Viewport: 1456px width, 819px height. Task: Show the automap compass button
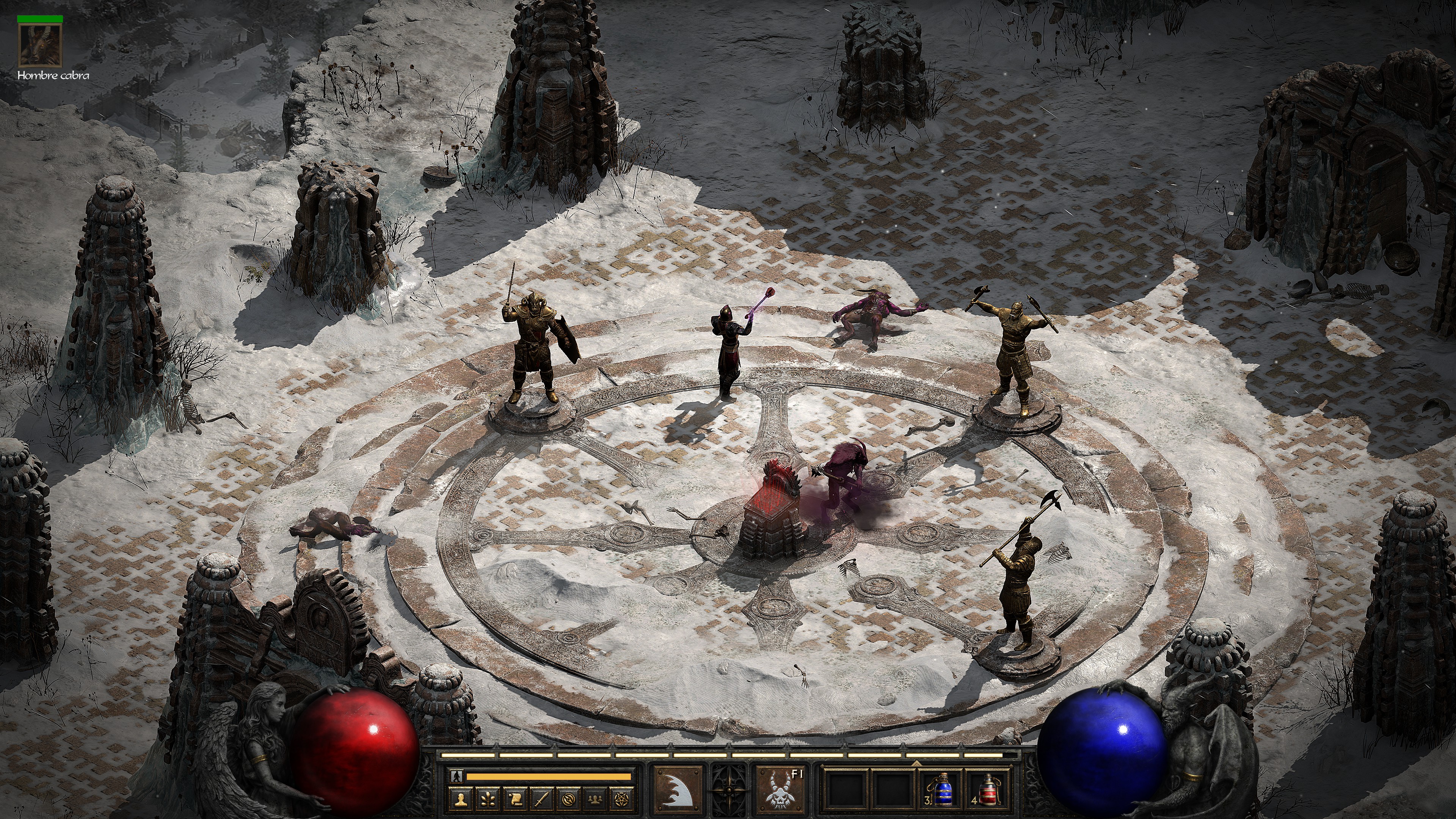[569, 799]
